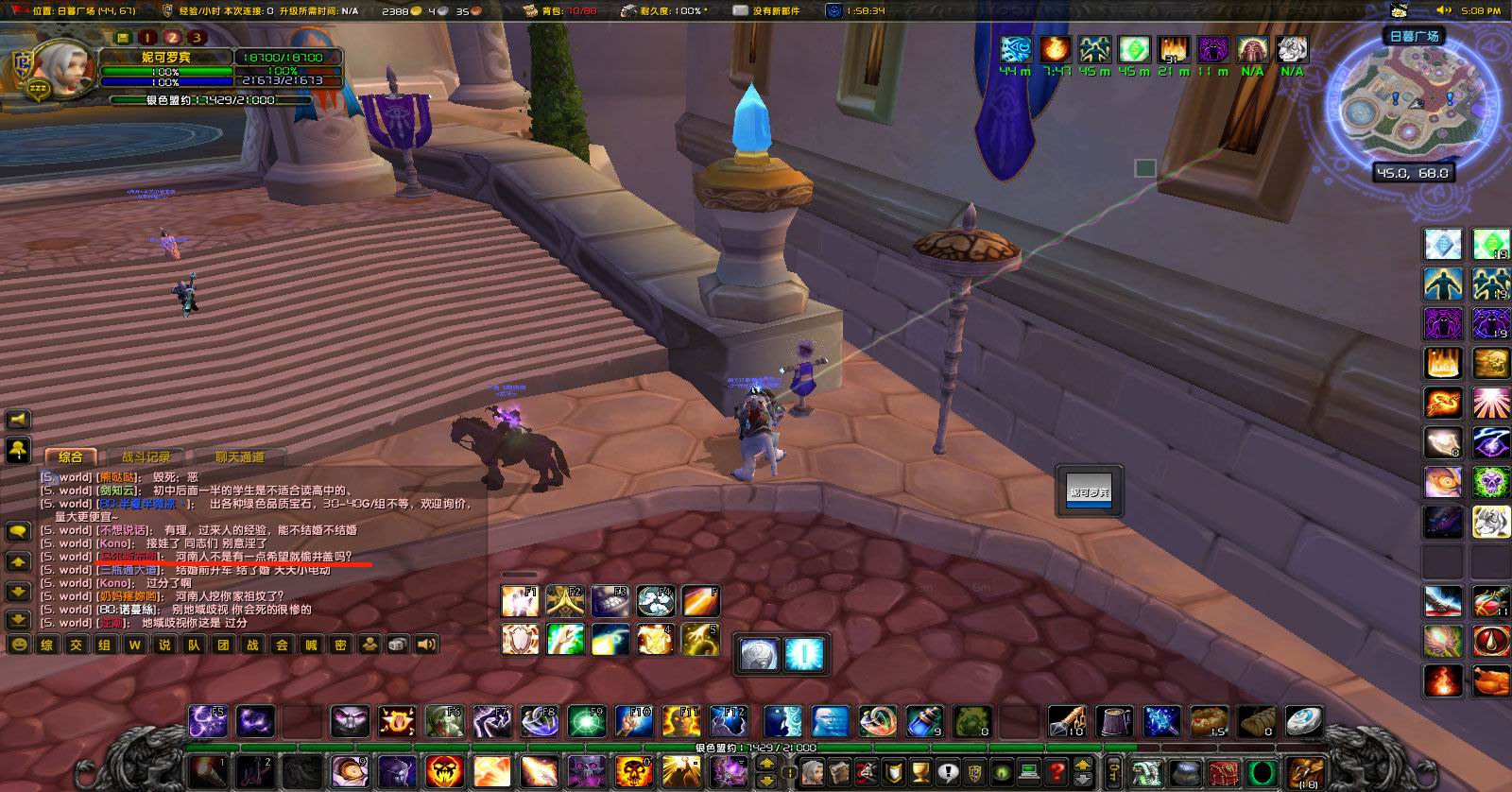Switch to the 聊天通道 chat tab
Viewport: 1512px width, 792px height.
point(241,456)
